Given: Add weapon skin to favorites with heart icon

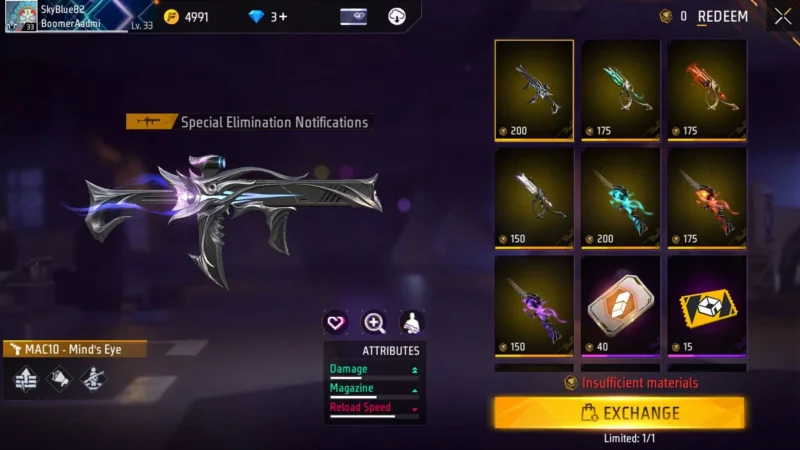Looking at the screenshot, I should pos(337,322).
